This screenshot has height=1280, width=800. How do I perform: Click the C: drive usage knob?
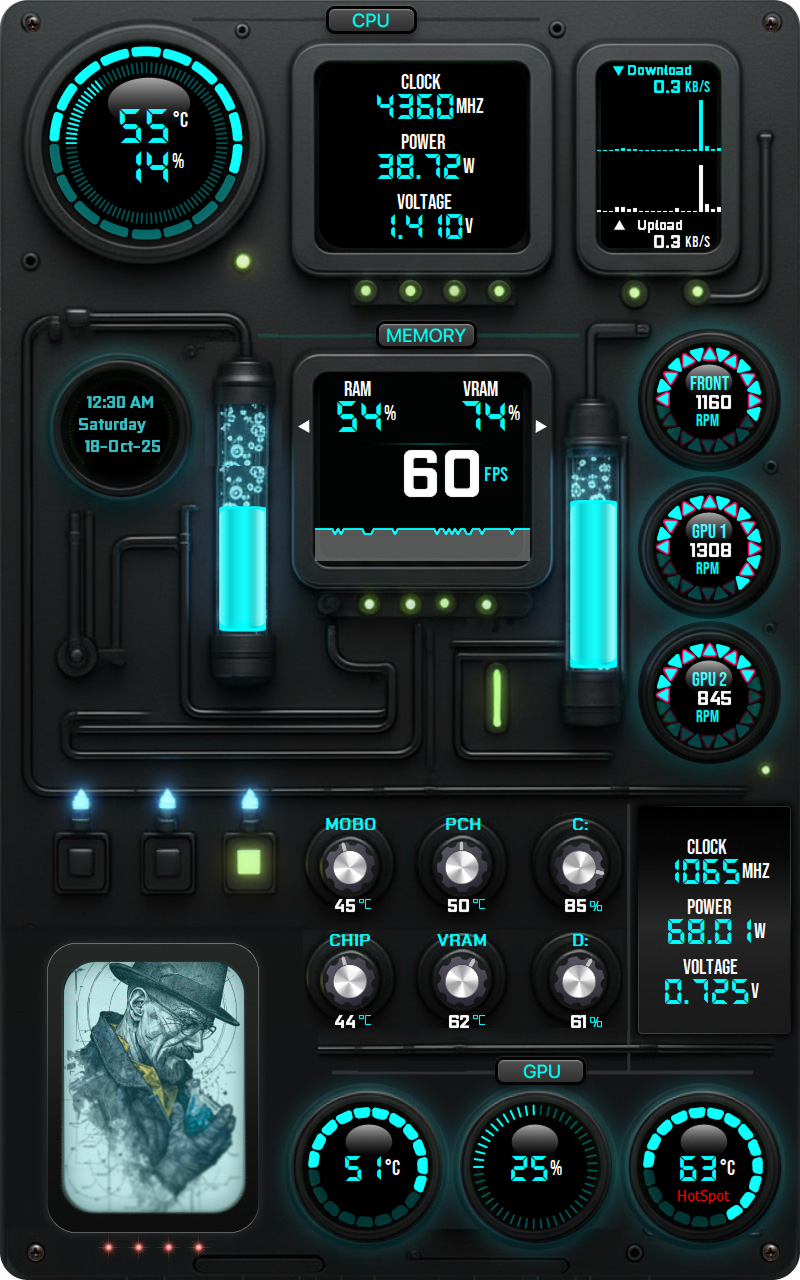click(x=578, y=867)
